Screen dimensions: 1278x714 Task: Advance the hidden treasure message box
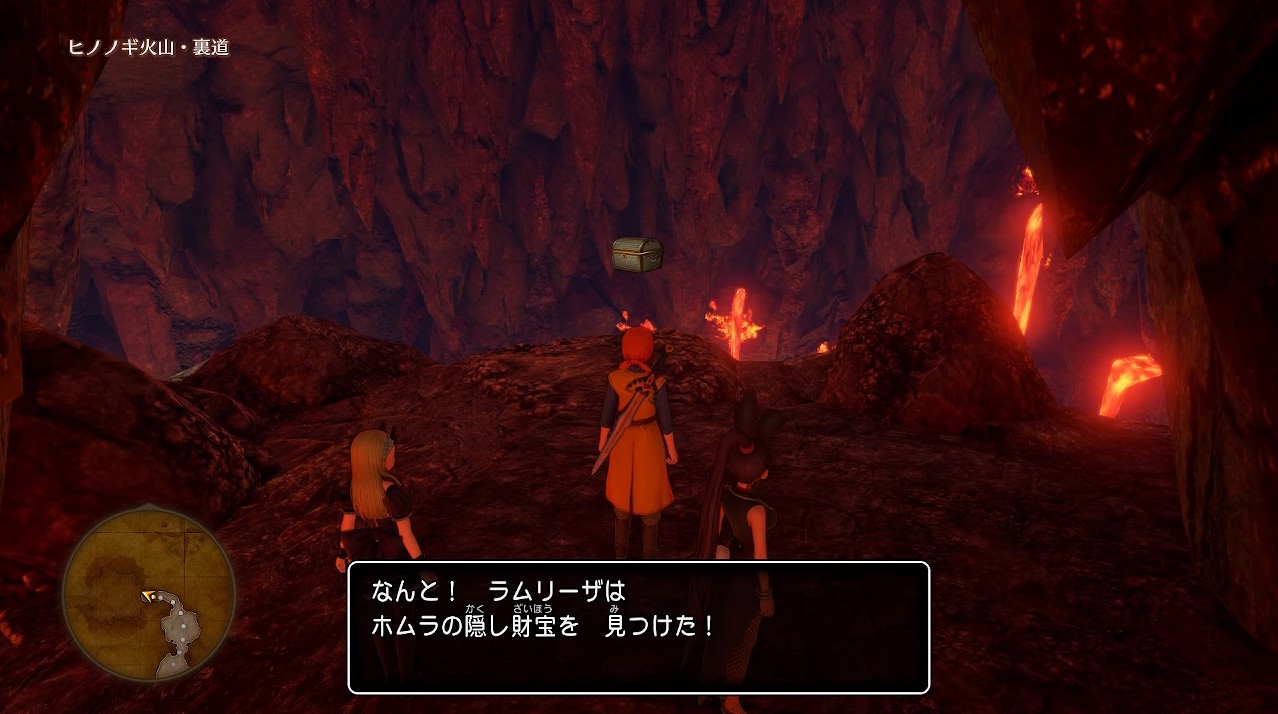tap(638, 627)
